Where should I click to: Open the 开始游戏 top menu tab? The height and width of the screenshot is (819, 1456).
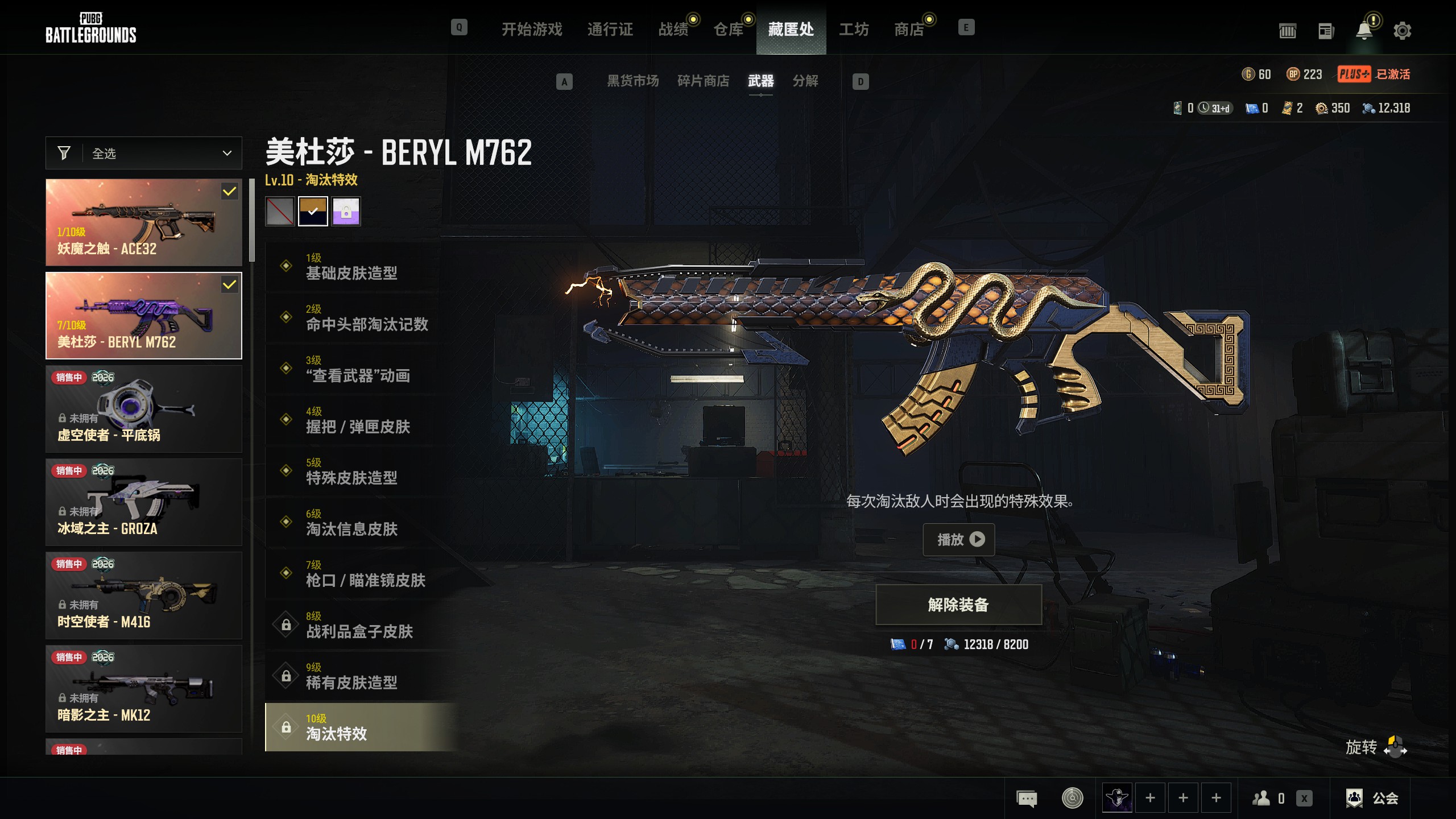click(532, 29)
